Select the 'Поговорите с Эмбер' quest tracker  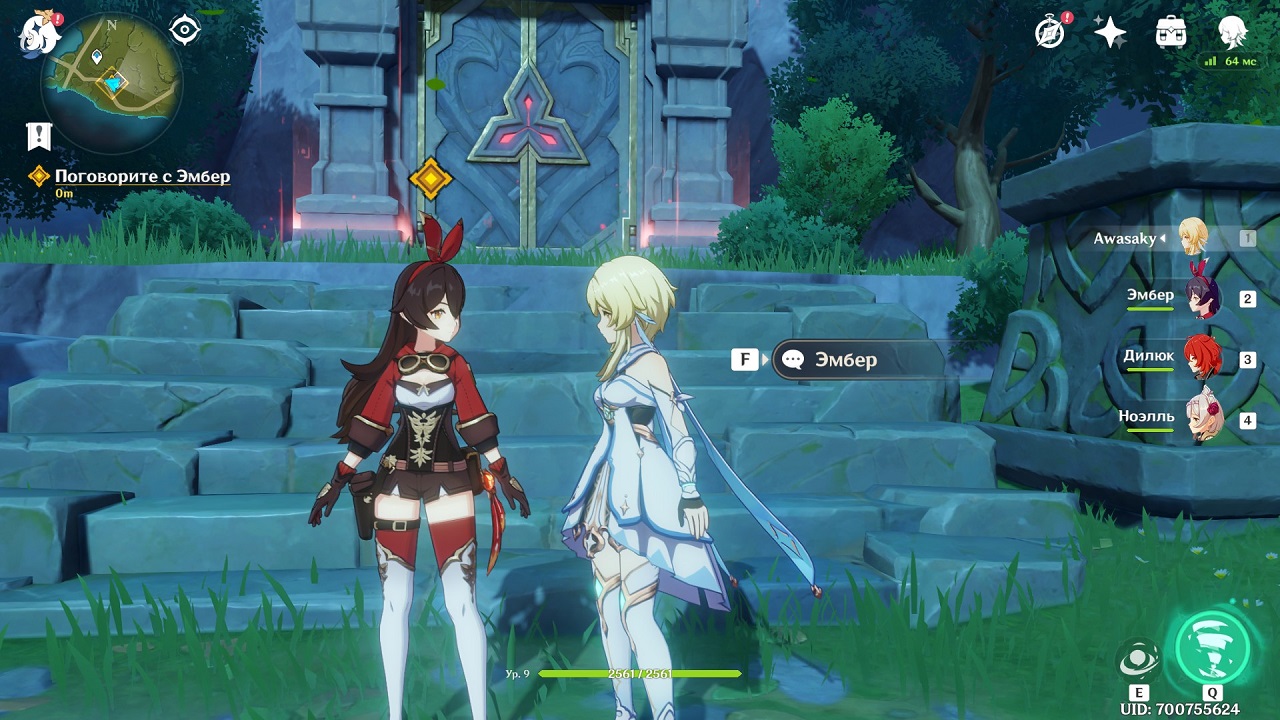pos(142,177)
